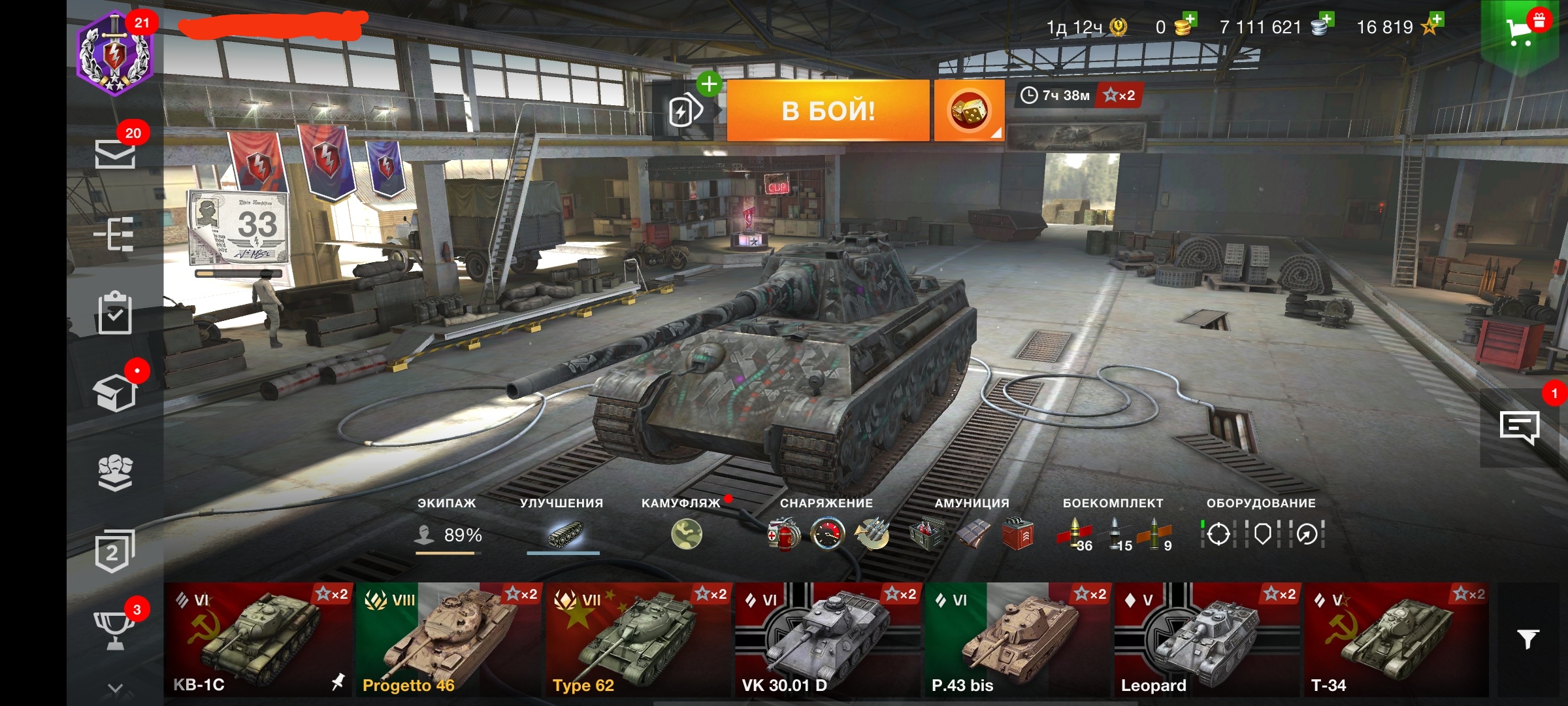Open the storage crate icon
Screen dimensions: 1568x706
[x=115, y=392]
